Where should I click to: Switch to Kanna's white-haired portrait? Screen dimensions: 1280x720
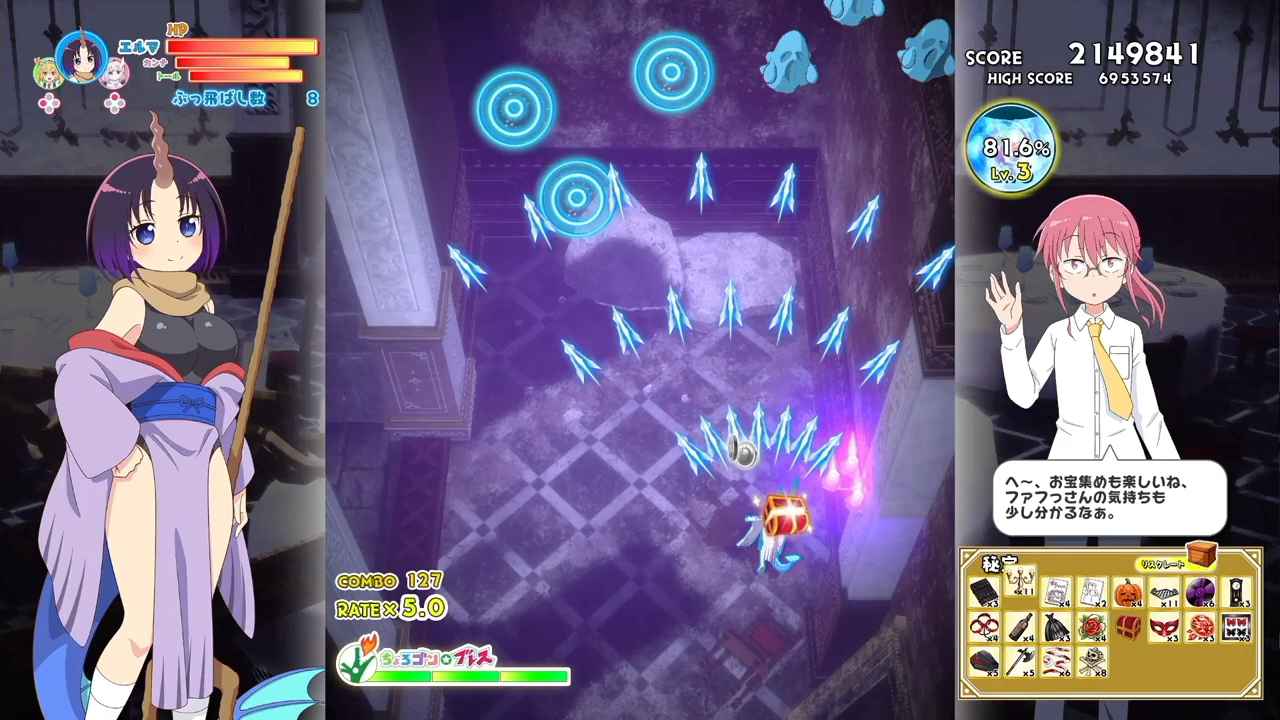[117, 72]
